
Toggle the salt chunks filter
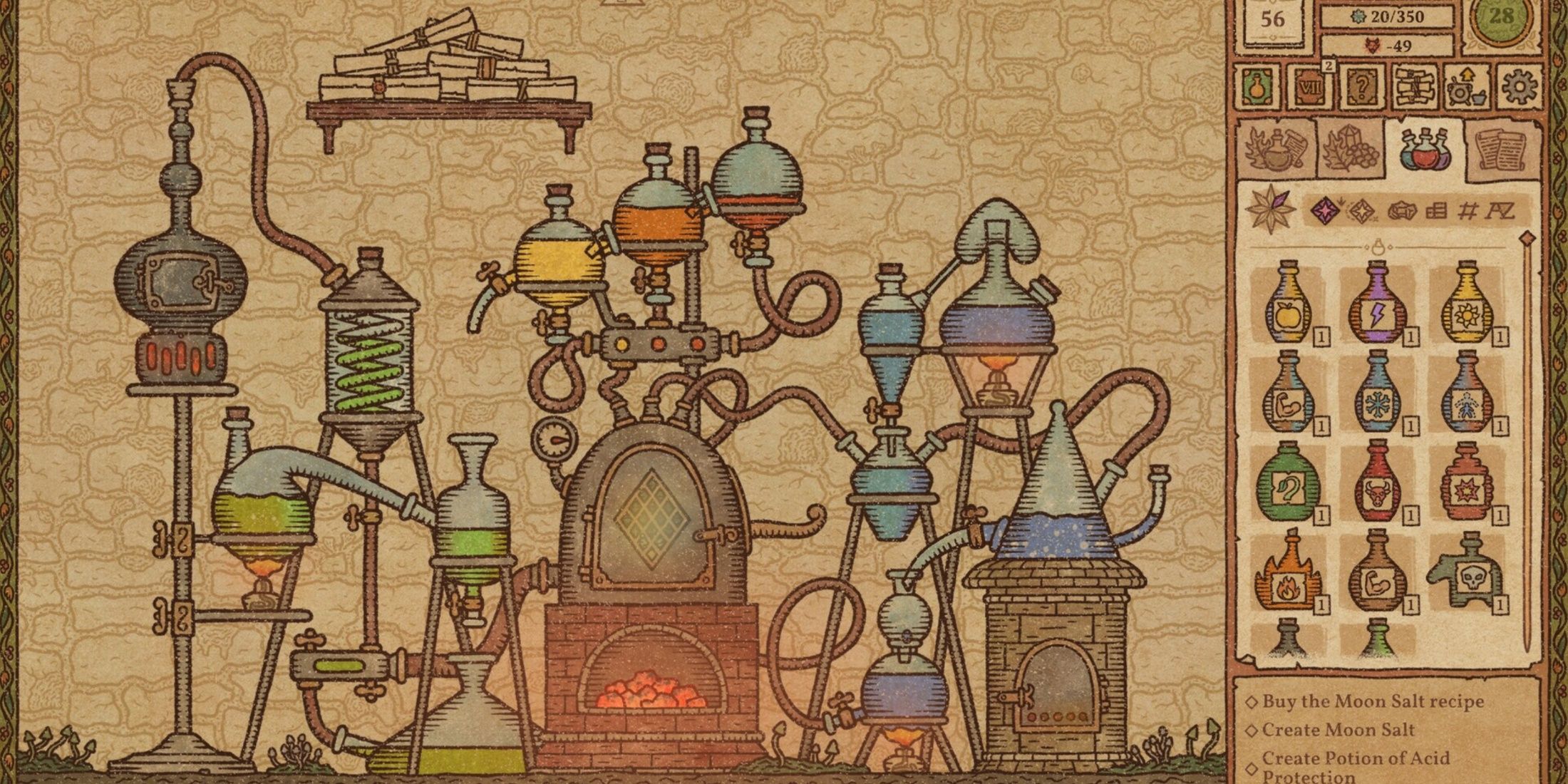(x=1402, y=211)
